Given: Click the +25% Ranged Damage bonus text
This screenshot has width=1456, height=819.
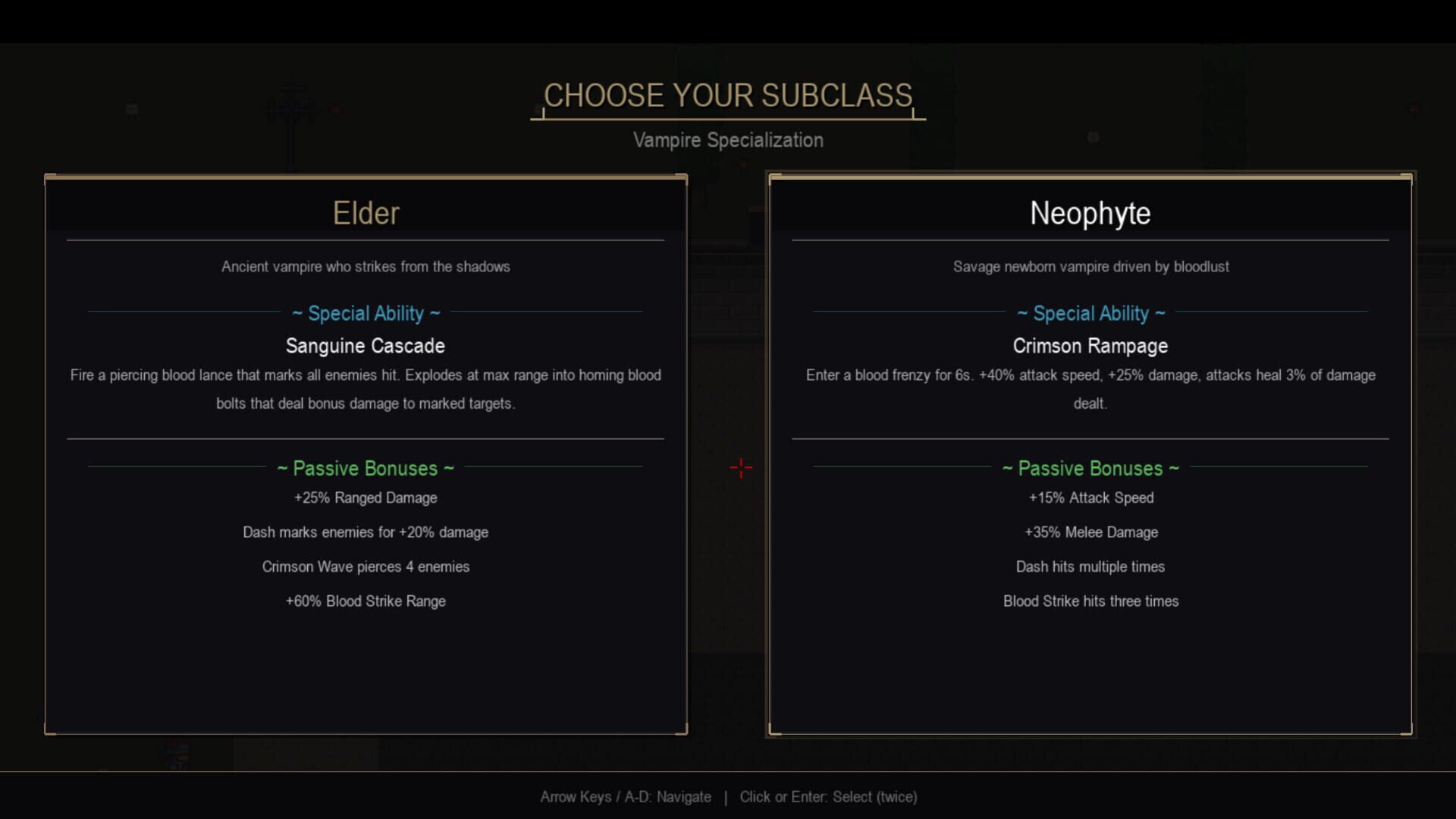Looking at the screenshot, I should click(366, 498).
